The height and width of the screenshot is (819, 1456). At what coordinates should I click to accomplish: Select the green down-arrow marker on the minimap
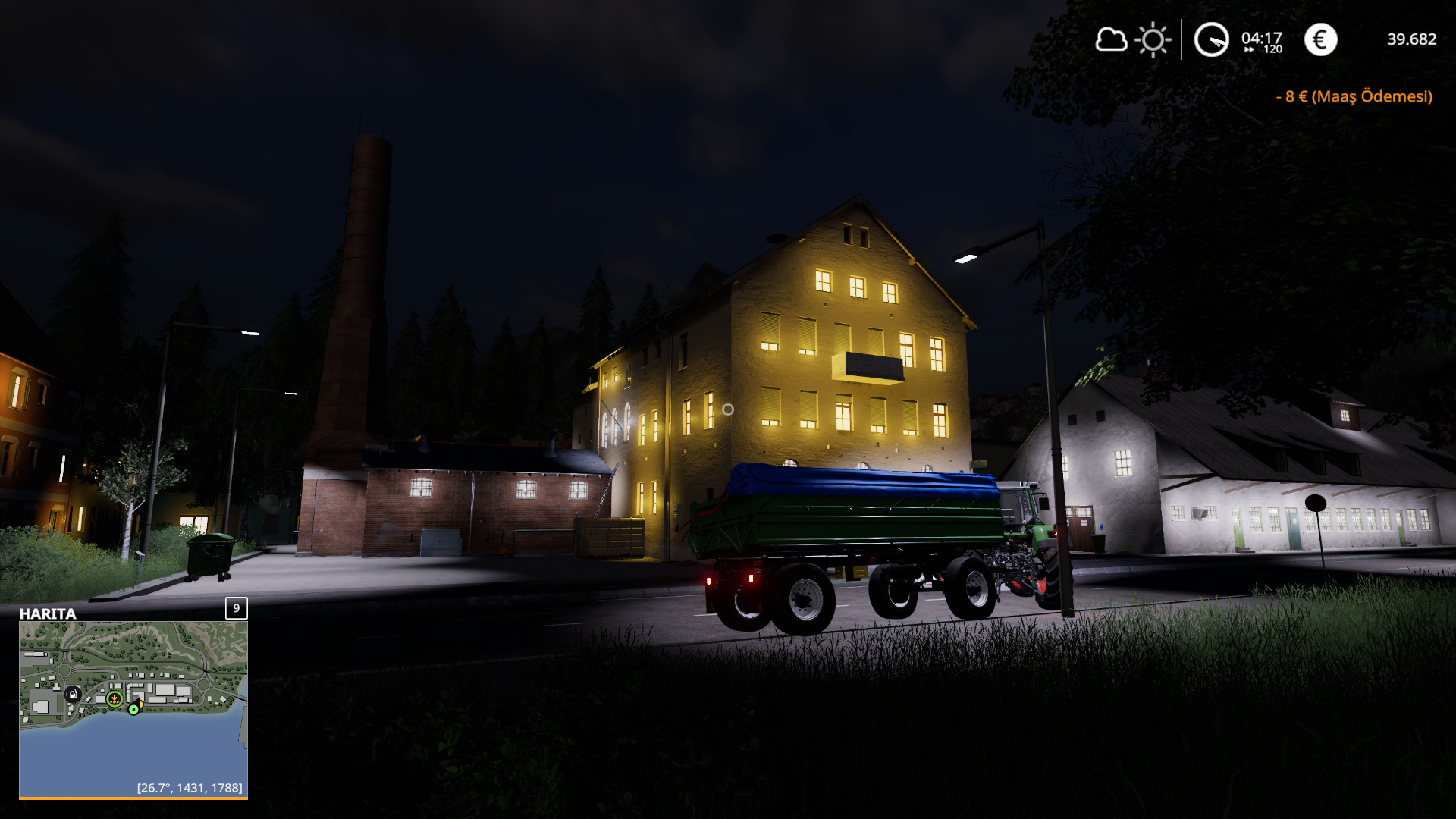coord(115,698)
